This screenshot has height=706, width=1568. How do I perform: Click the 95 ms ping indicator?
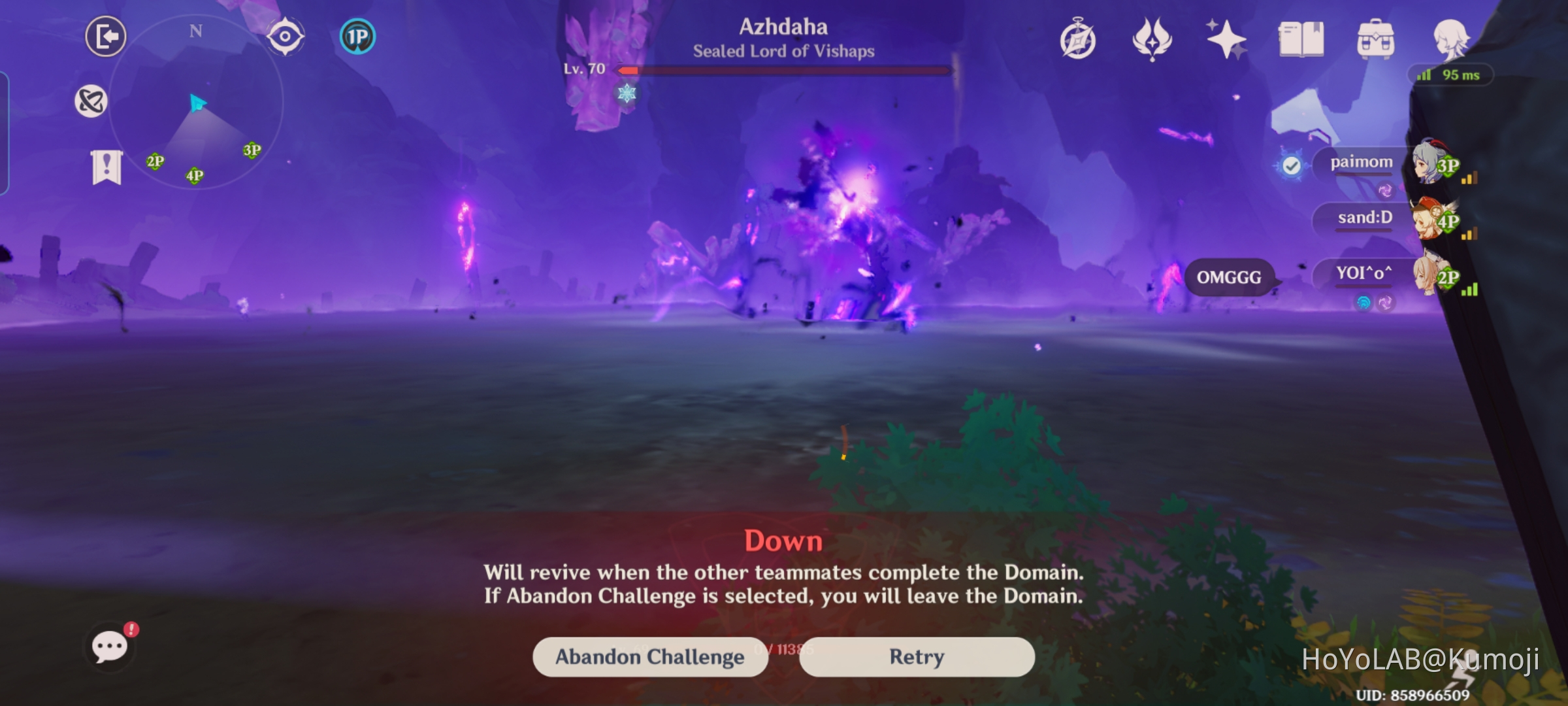point(1450,75)
